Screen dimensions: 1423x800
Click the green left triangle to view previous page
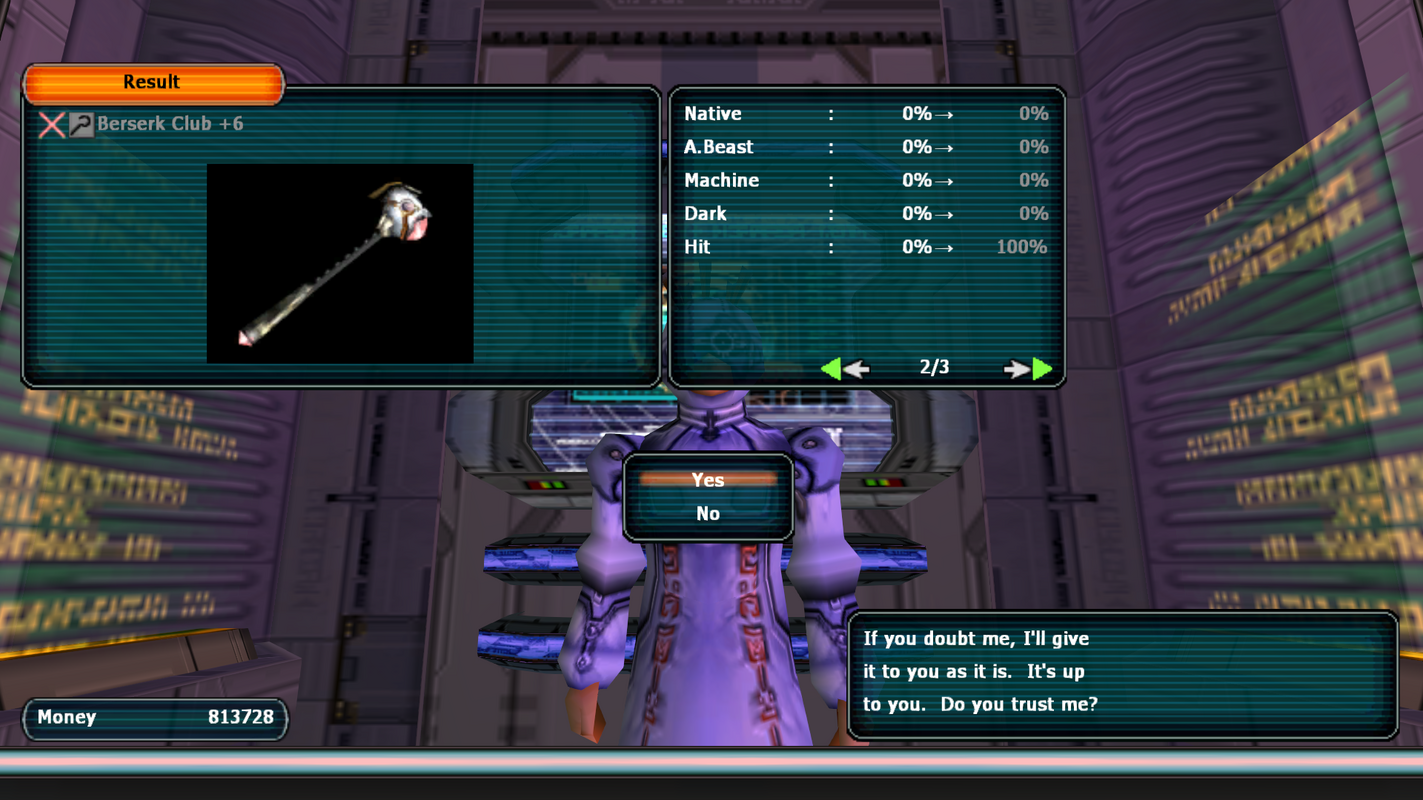(835, 368)
